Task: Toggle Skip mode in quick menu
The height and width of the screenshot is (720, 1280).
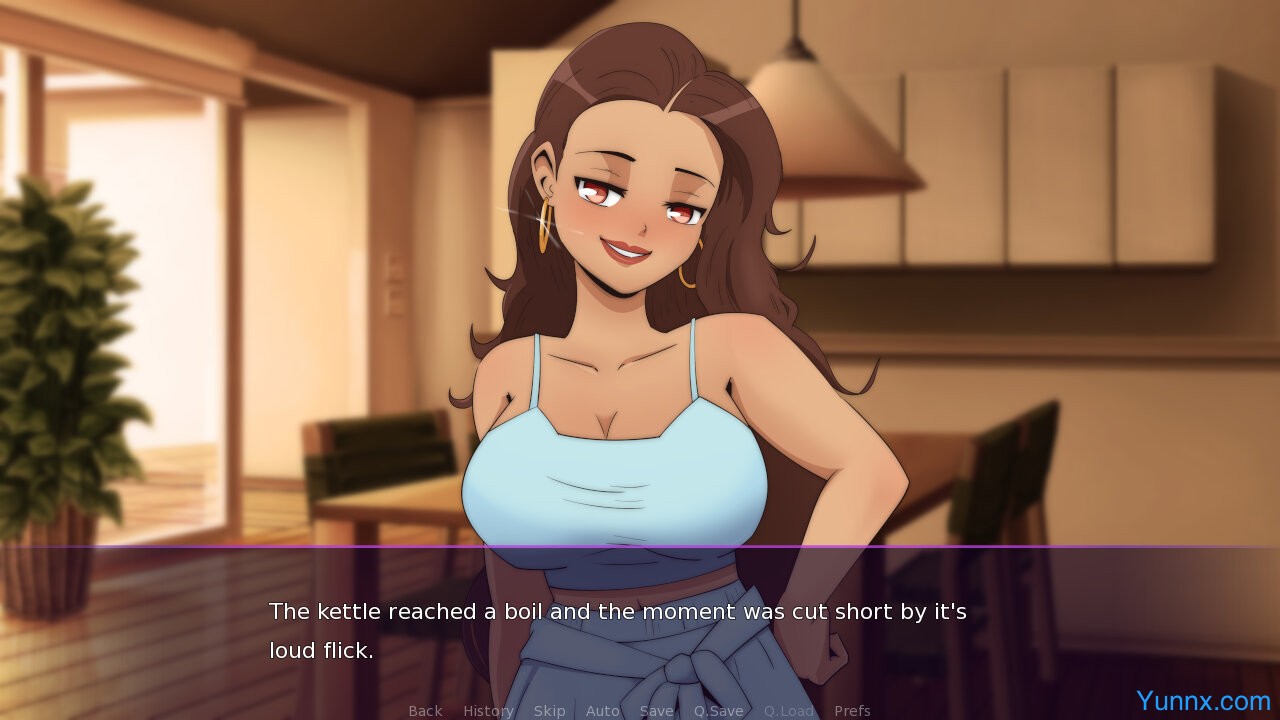Action: click(549, 711)
